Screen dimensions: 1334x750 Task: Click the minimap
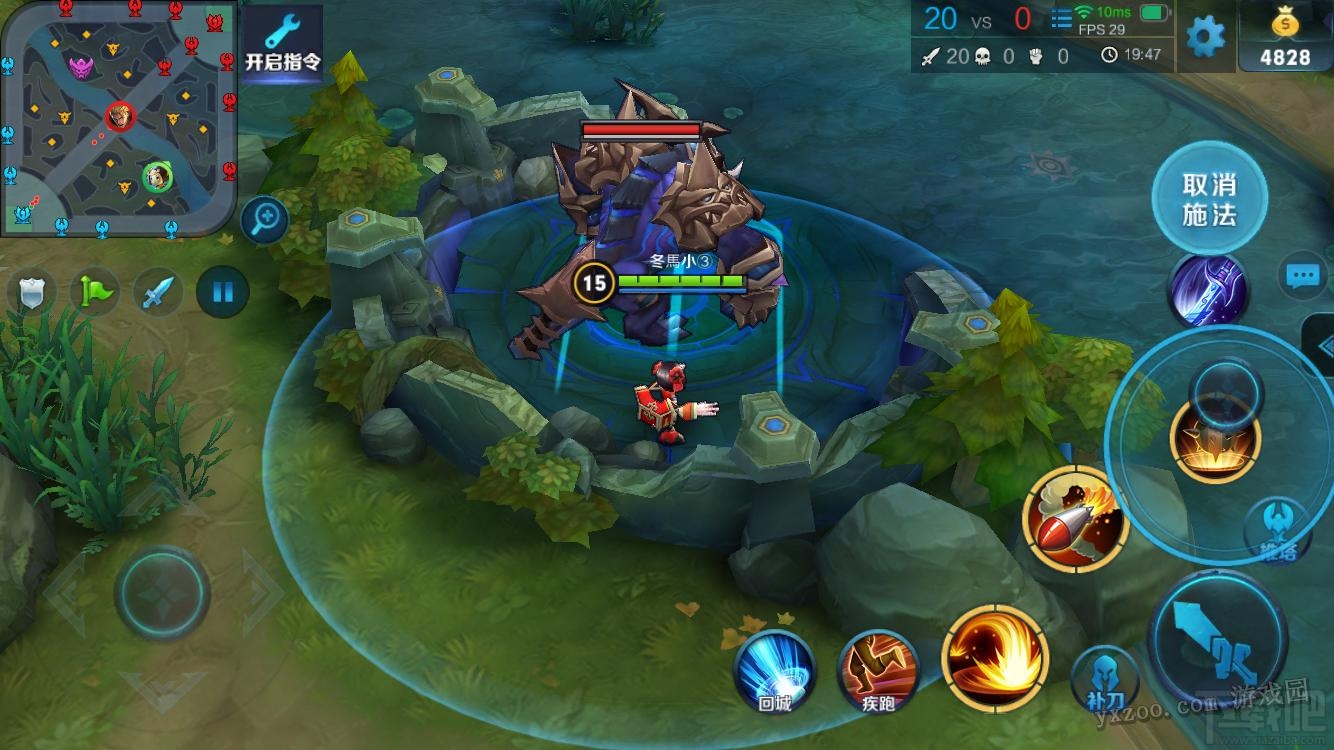pyautogui.click(x=118, y=118)
